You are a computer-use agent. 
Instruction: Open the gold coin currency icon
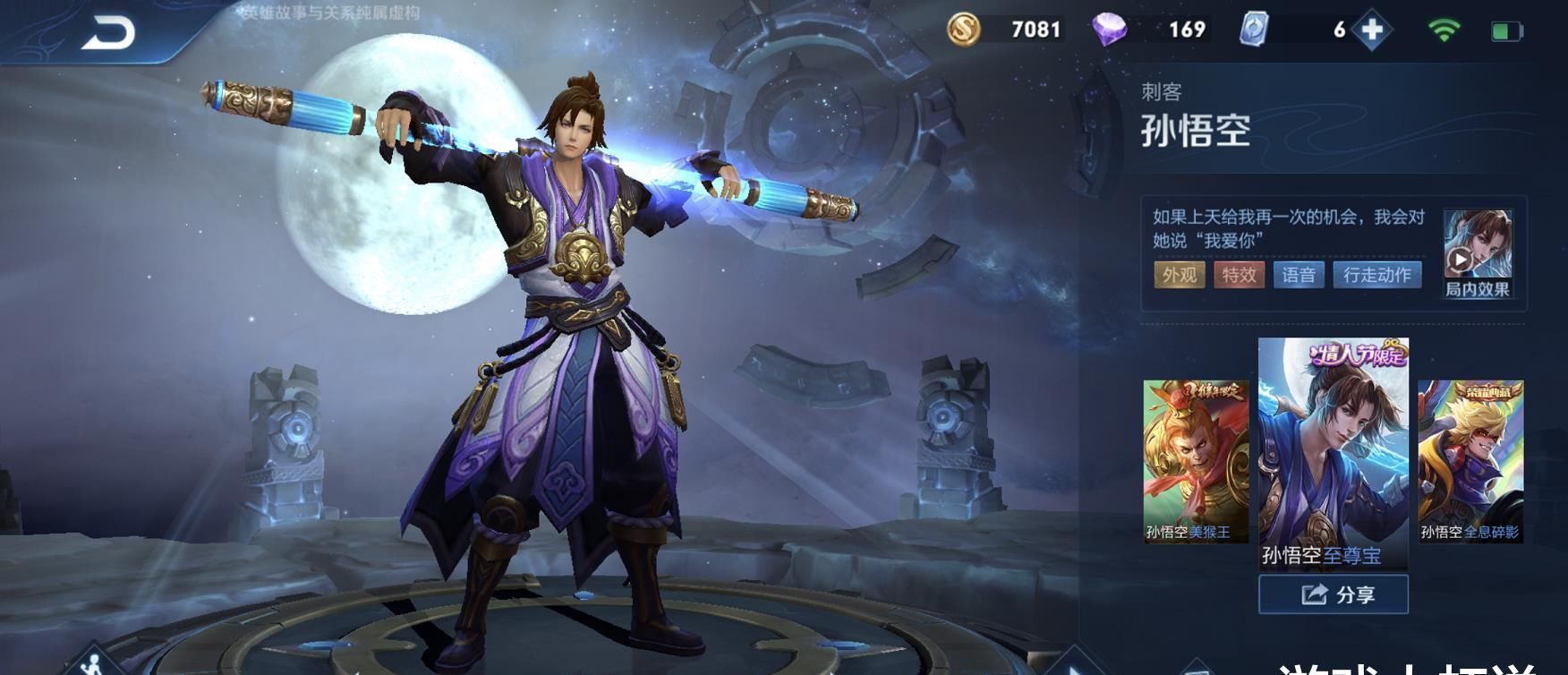(964, 30)
